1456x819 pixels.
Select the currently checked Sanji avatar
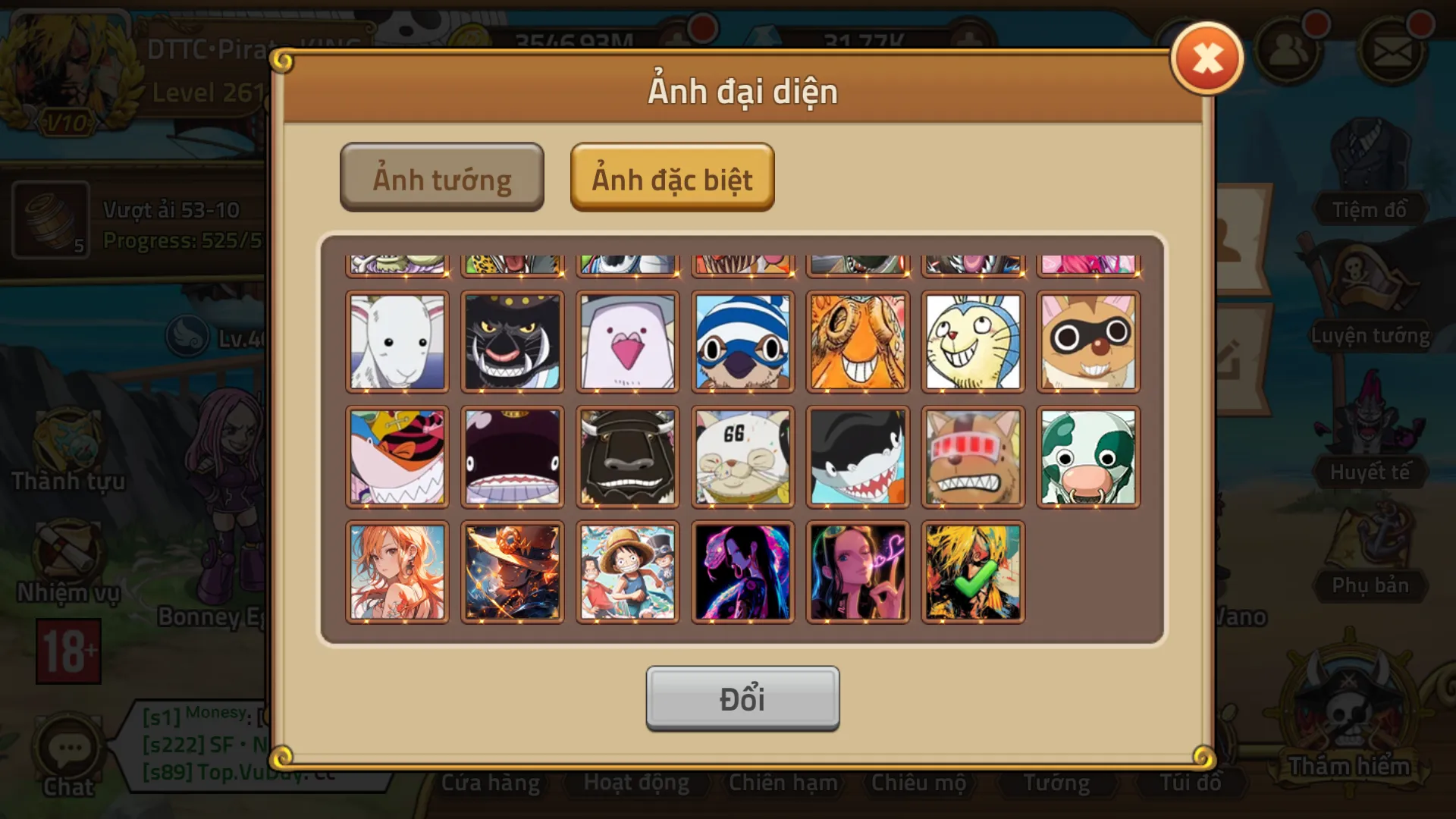tap(973, 571)
